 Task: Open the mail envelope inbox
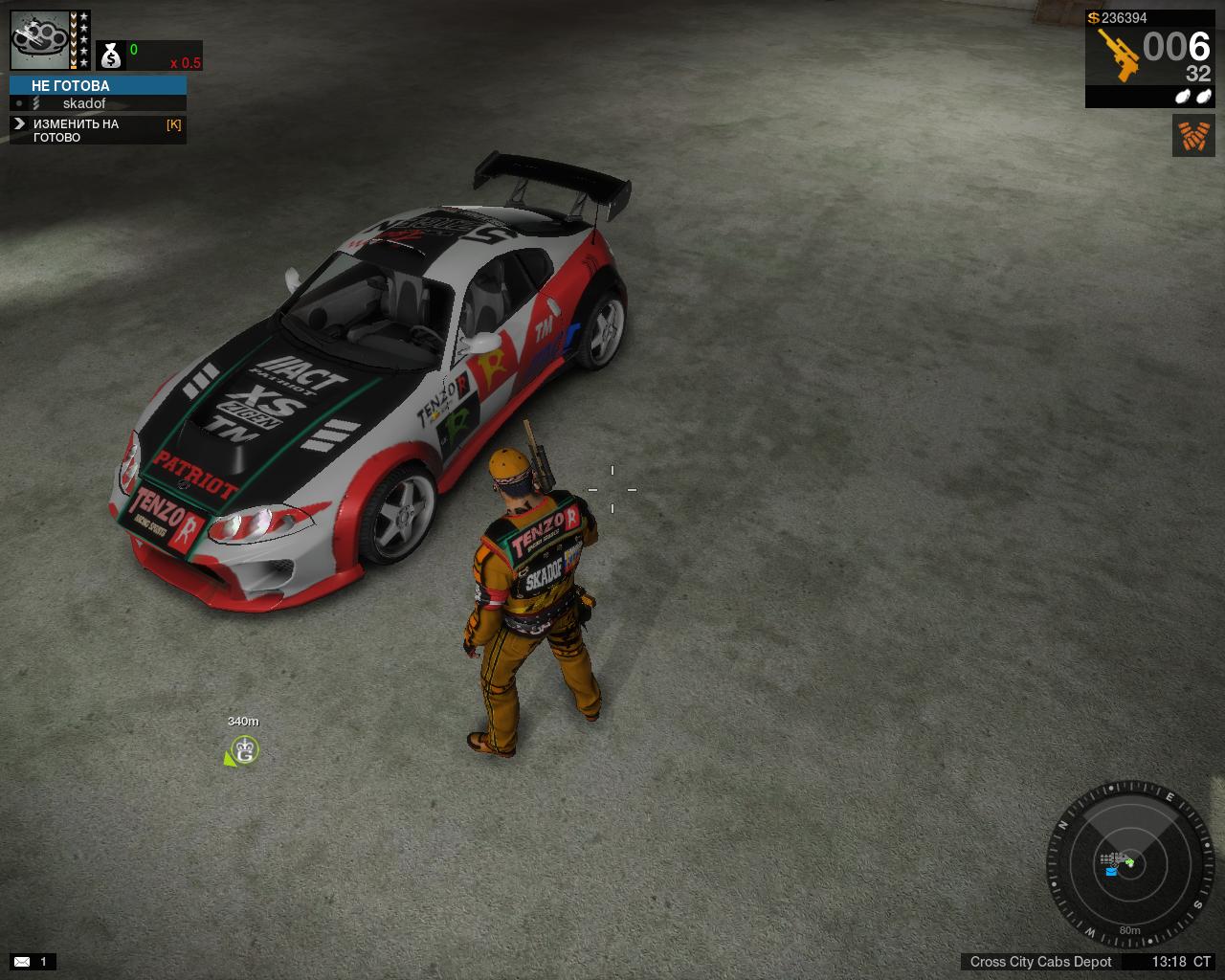pos(22,961)
